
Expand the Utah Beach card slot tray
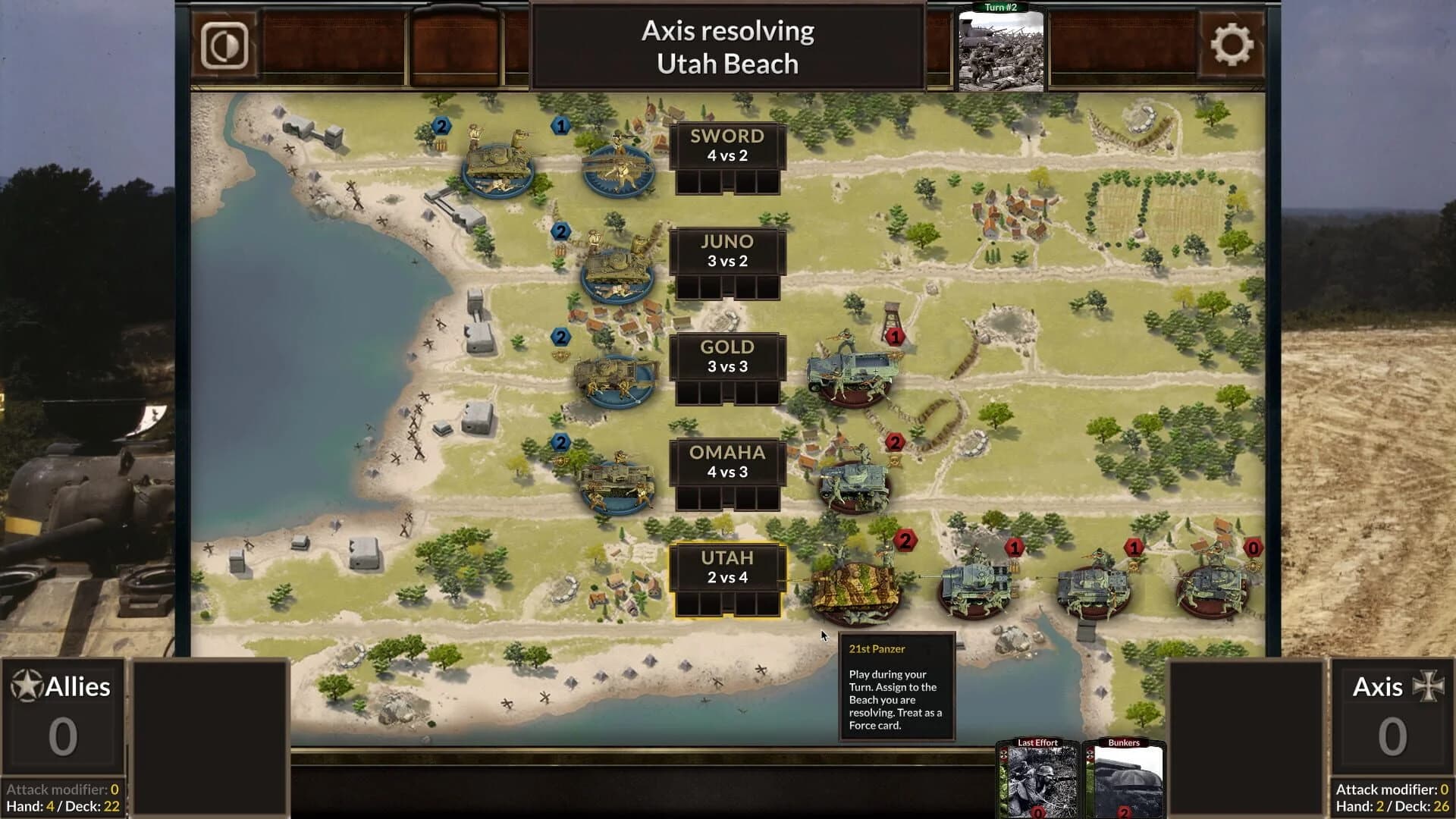coord(726,603)
